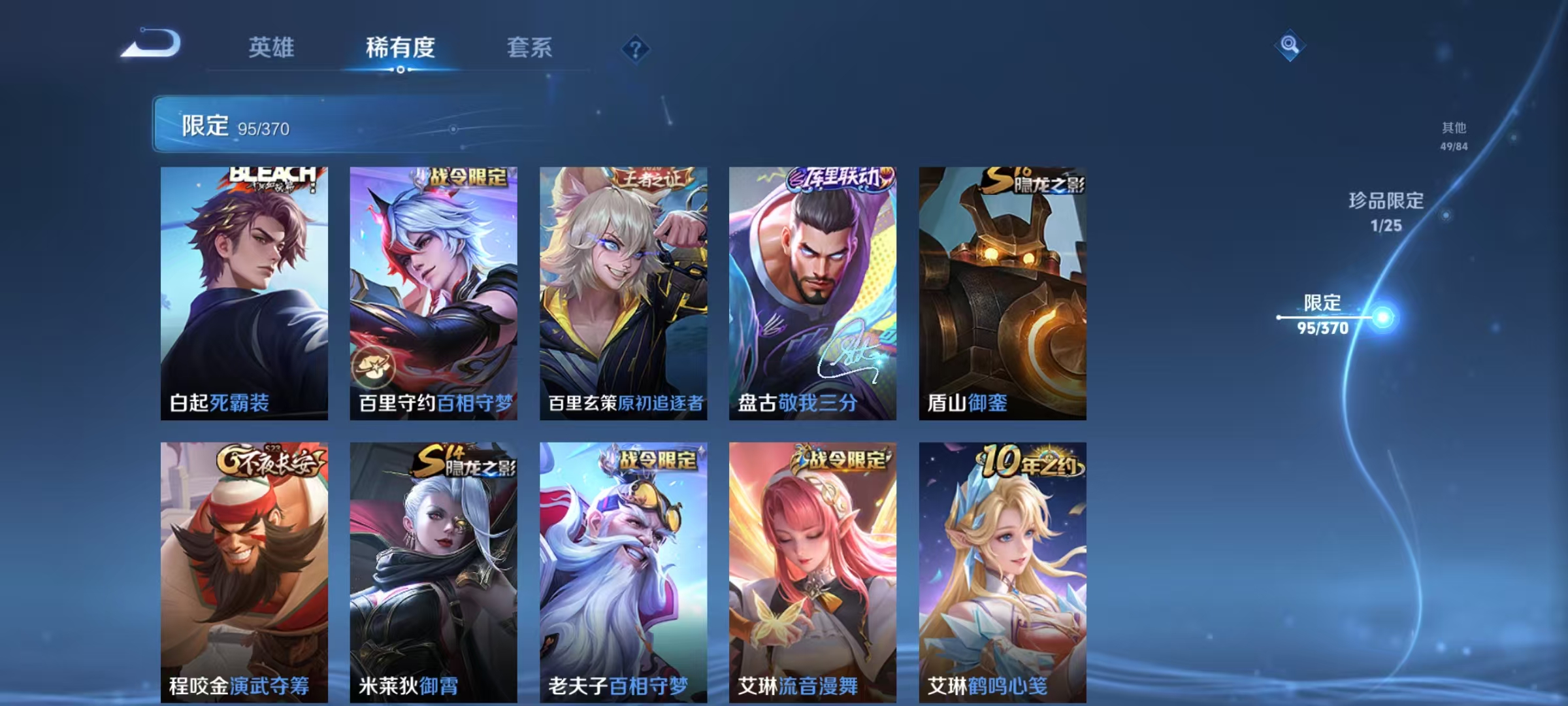Select the 稀有度 tab
This screenshot has width=1568, height=706.
401,47
